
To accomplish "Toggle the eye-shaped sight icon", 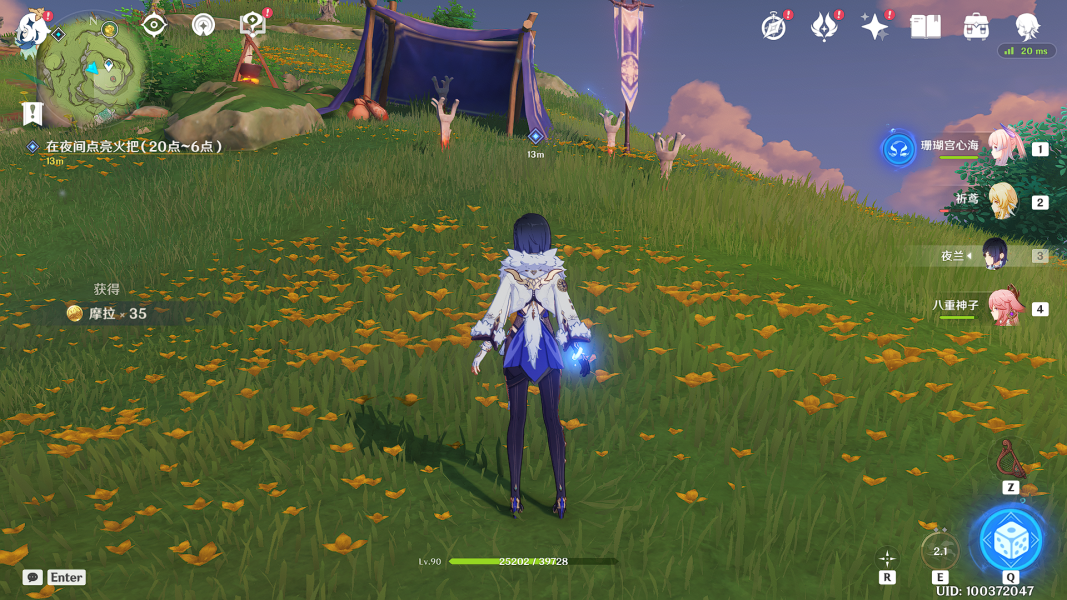I will (153, 25).
